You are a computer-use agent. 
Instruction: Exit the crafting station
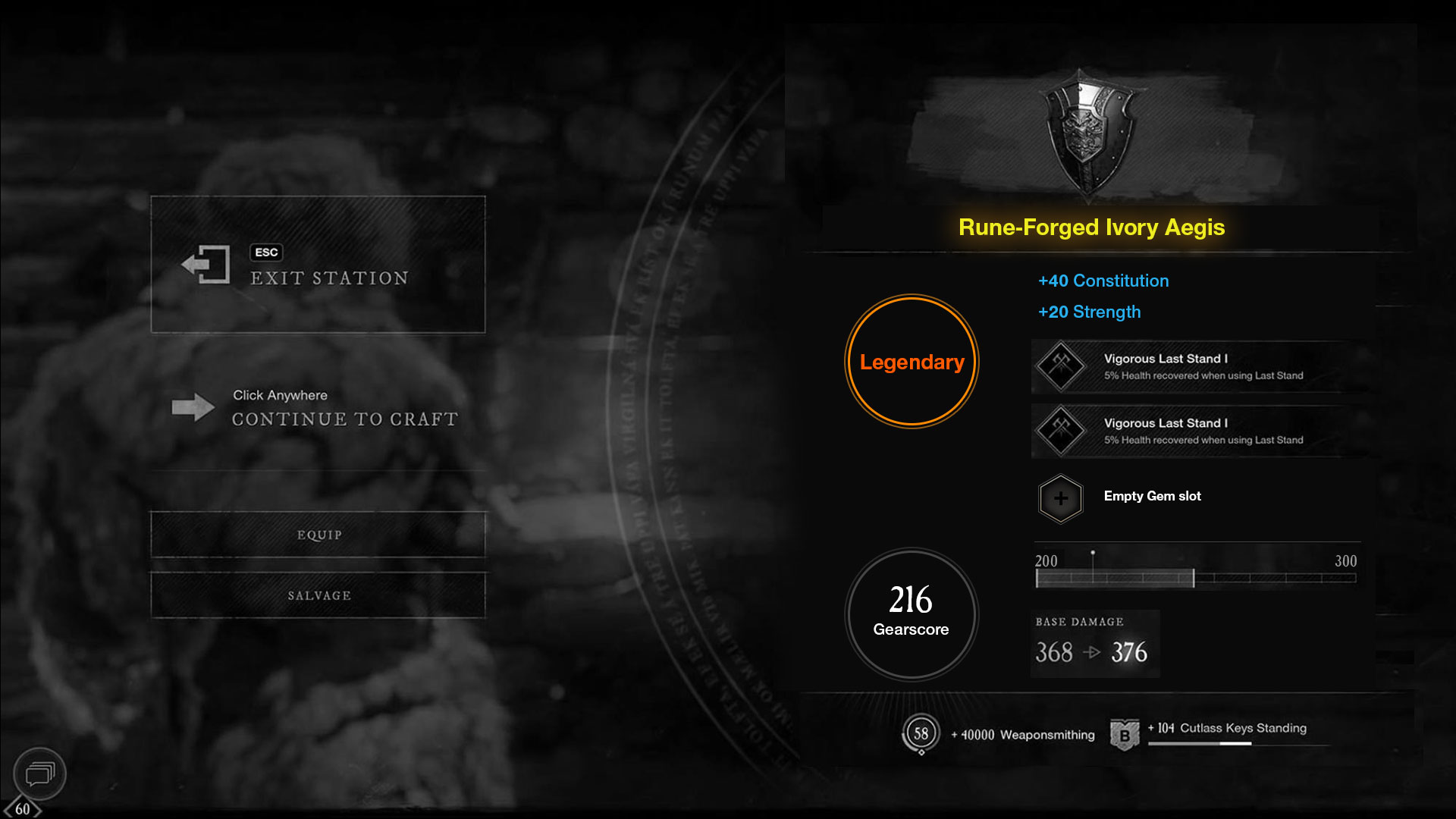(318, 265)
